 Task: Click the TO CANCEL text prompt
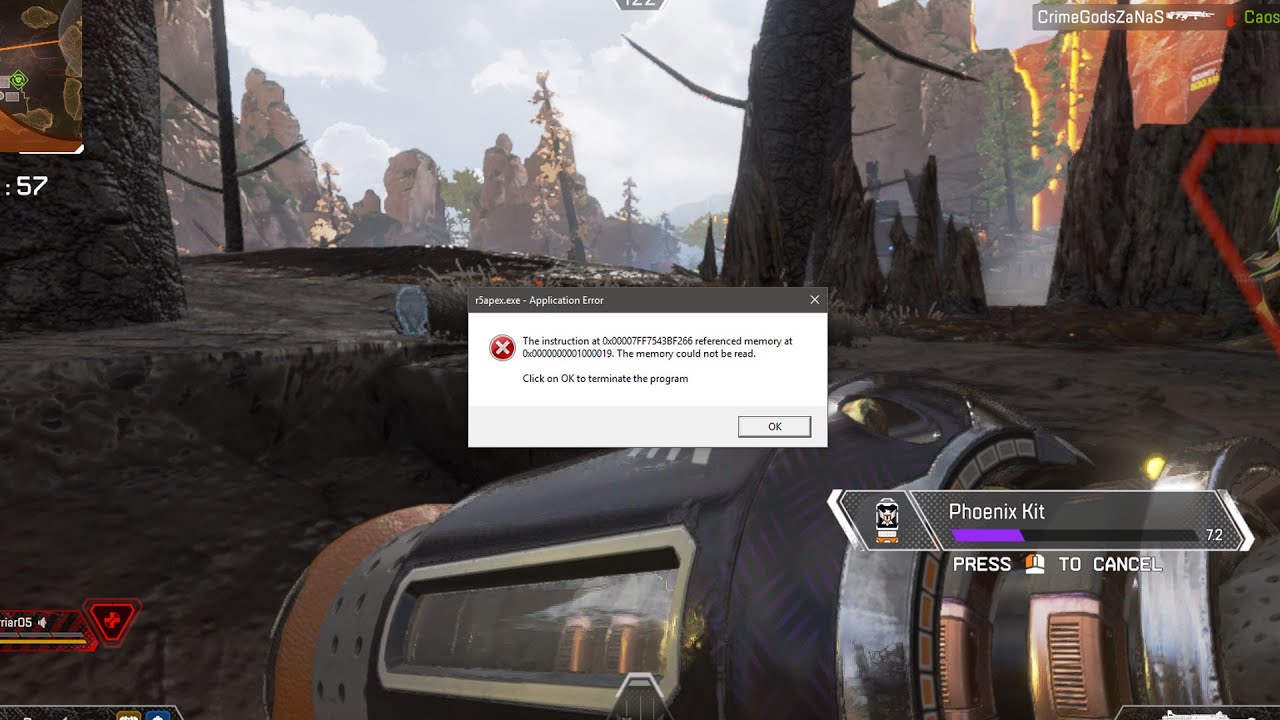click(1110, 564)
